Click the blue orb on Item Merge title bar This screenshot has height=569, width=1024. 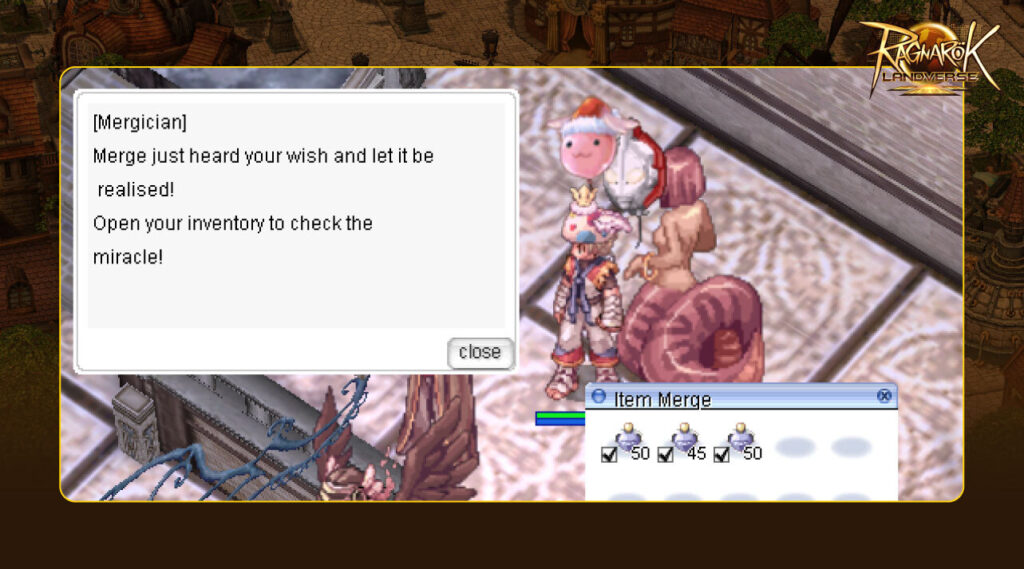coord(599,397)
